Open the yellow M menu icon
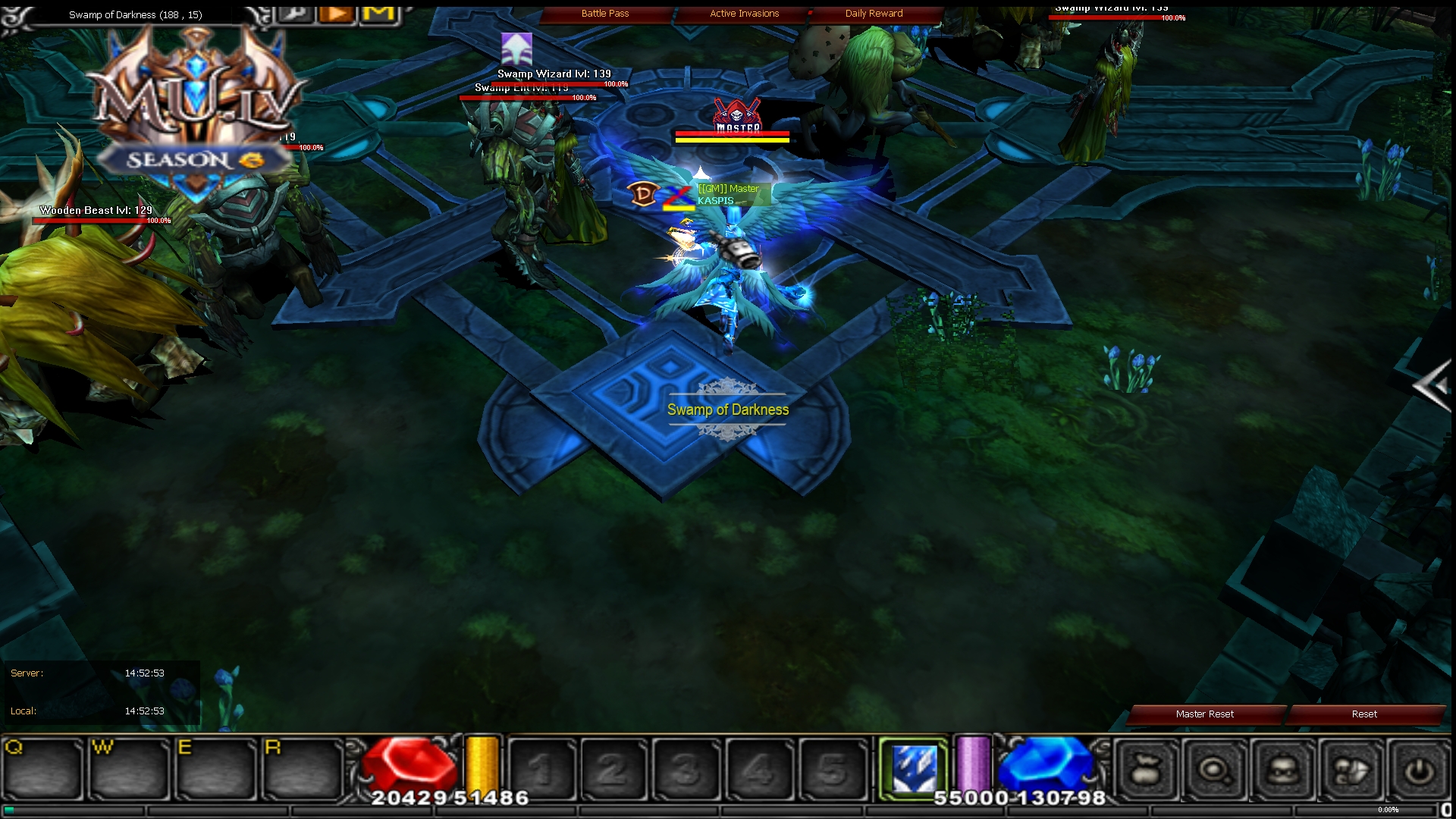Image resolution: width=1456 pixels, height=819 pixels. (x=379, y=13)
